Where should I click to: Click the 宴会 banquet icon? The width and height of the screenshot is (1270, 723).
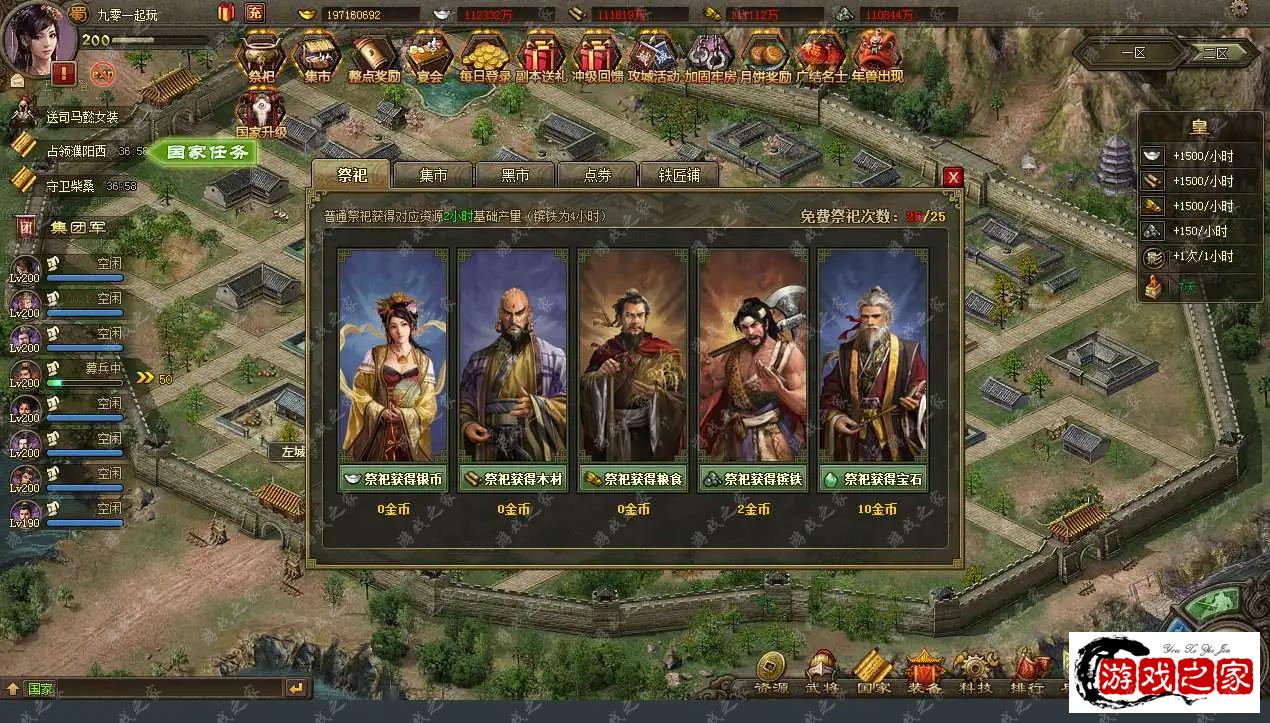[x=429, y=58]
